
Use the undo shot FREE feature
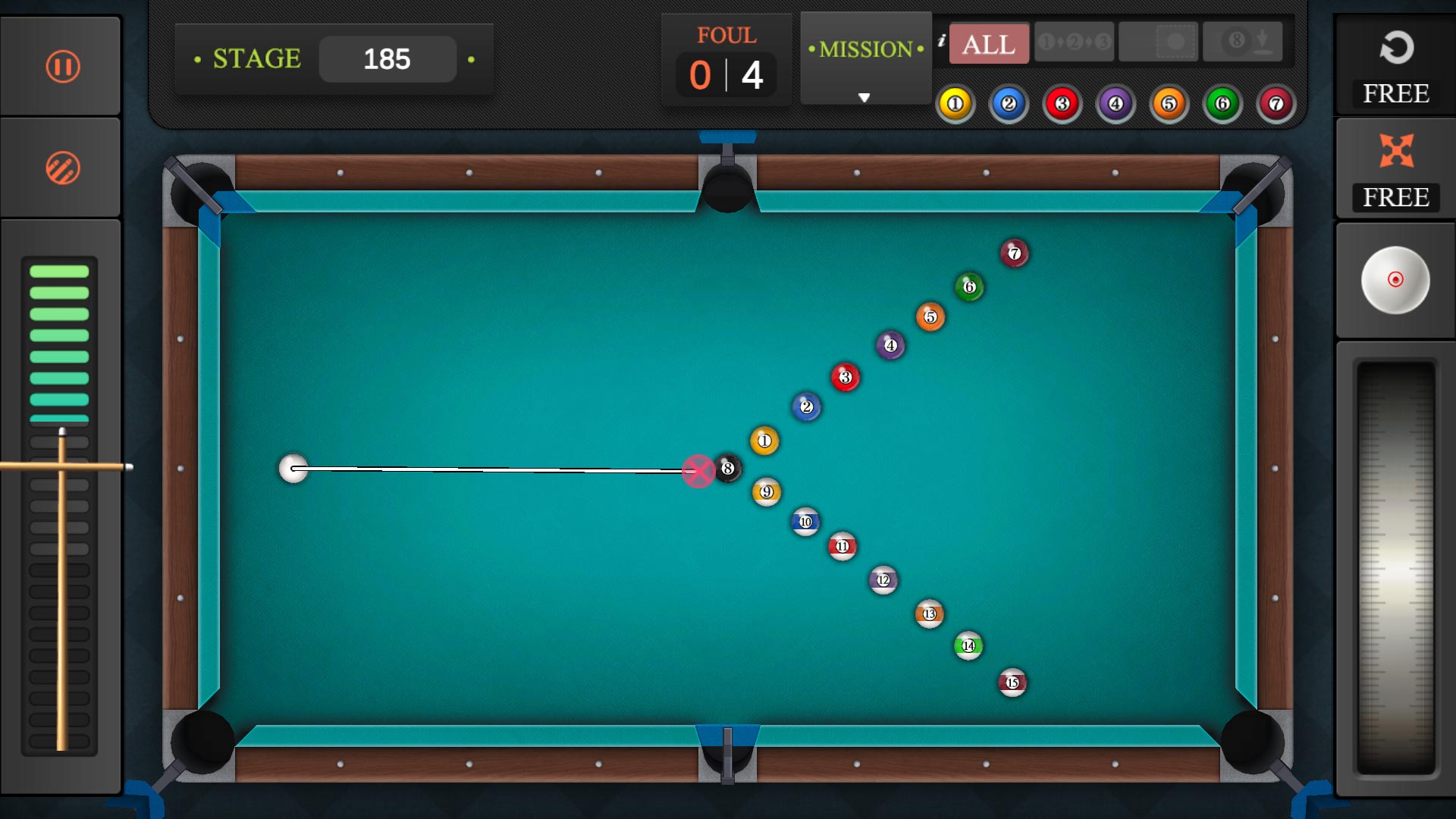point(1395,64)
